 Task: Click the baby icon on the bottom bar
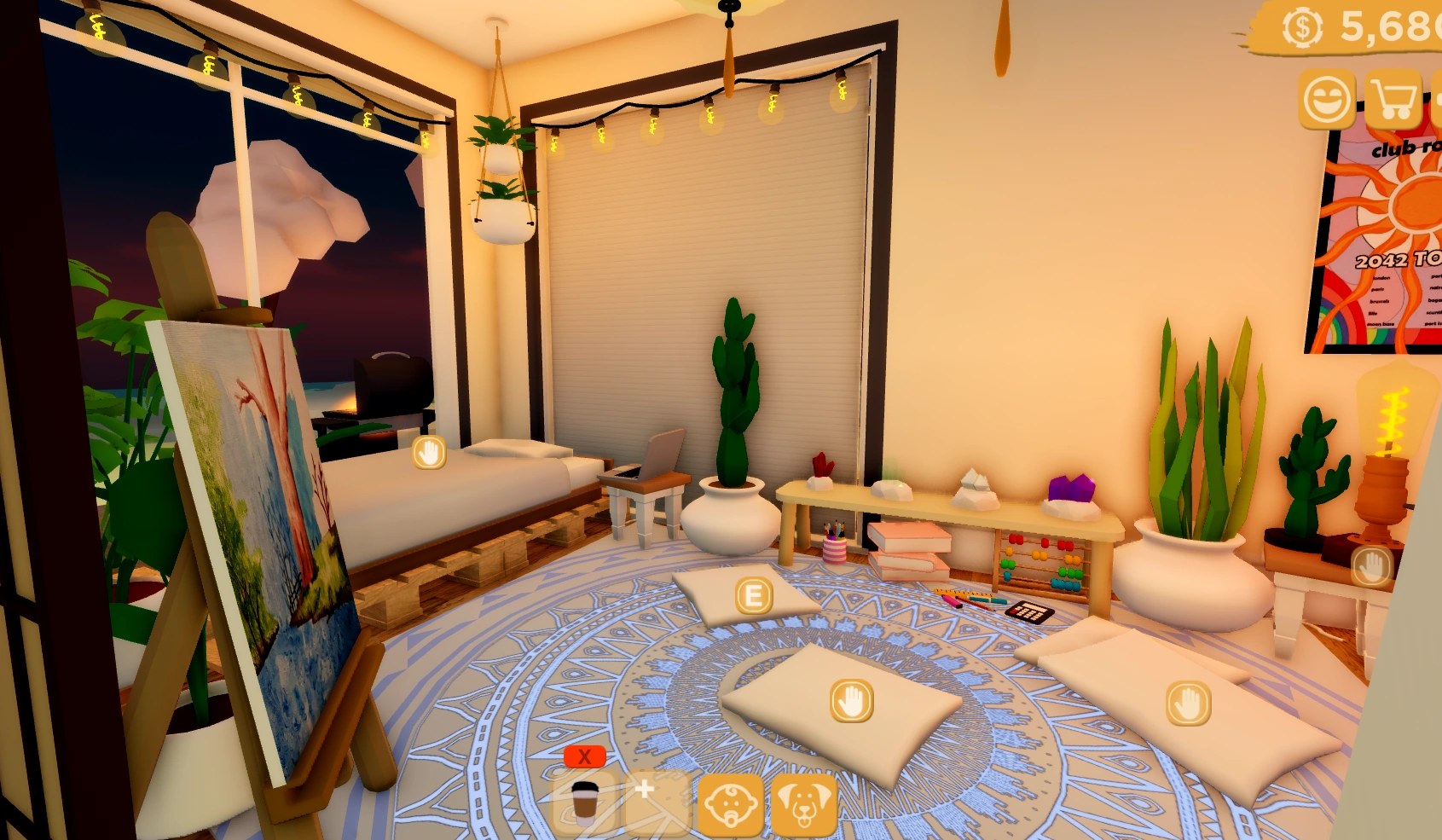(732, 805)
